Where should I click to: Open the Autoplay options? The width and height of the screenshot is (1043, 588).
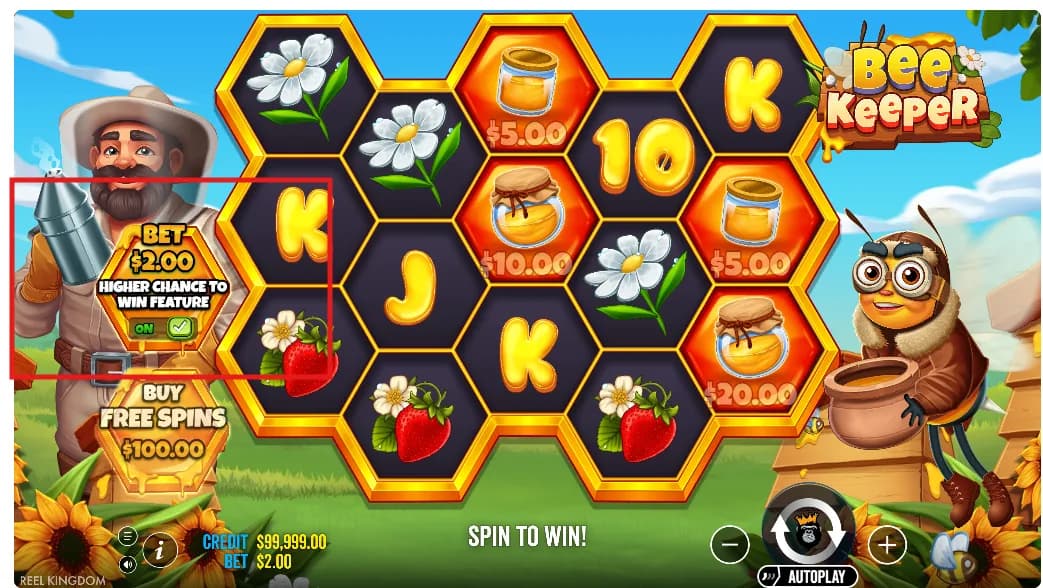click(808, 576)
